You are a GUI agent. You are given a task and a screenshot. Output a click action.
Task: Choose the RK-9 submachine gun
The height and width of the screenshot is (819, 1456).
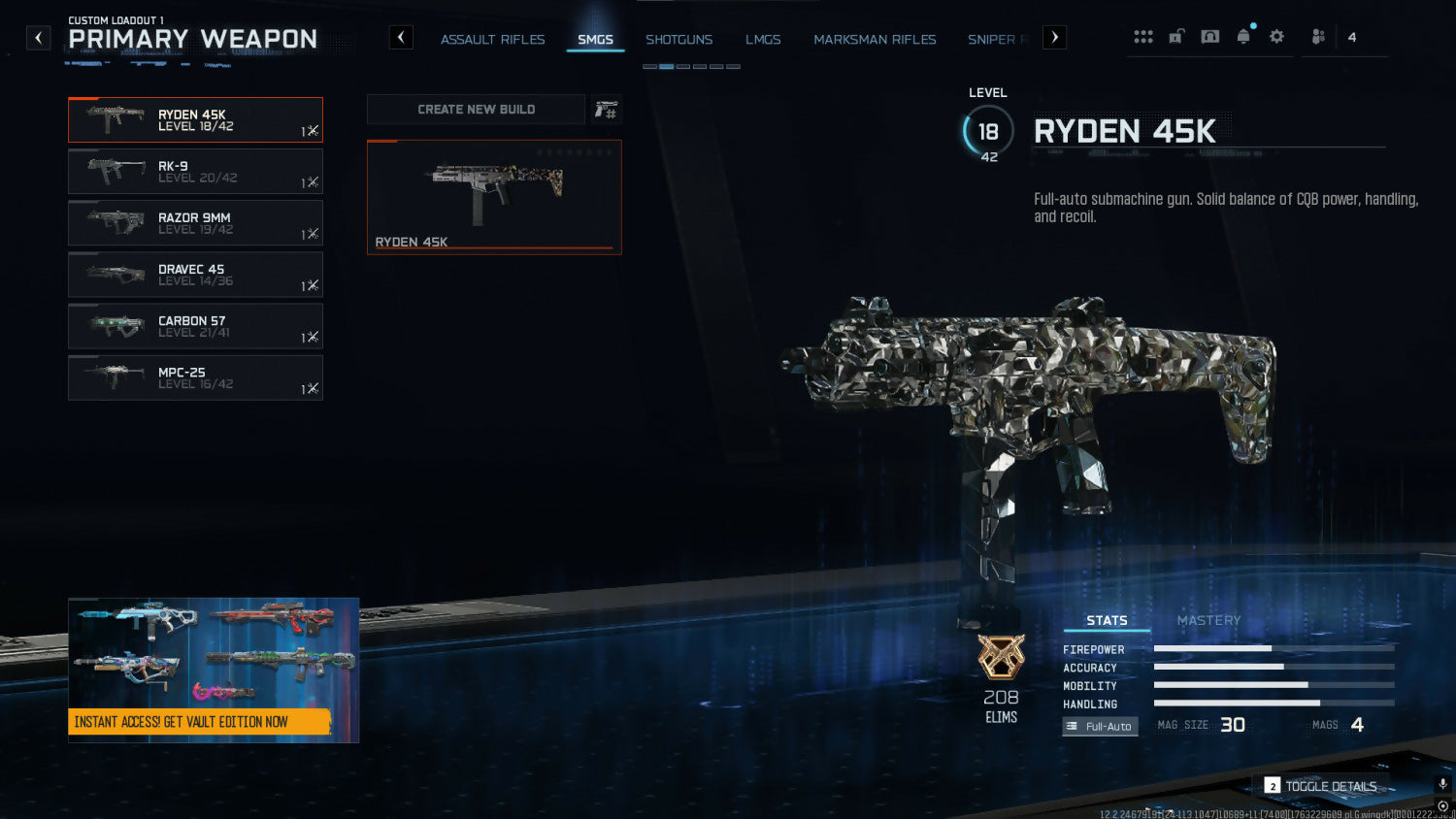tap(195, 172)
